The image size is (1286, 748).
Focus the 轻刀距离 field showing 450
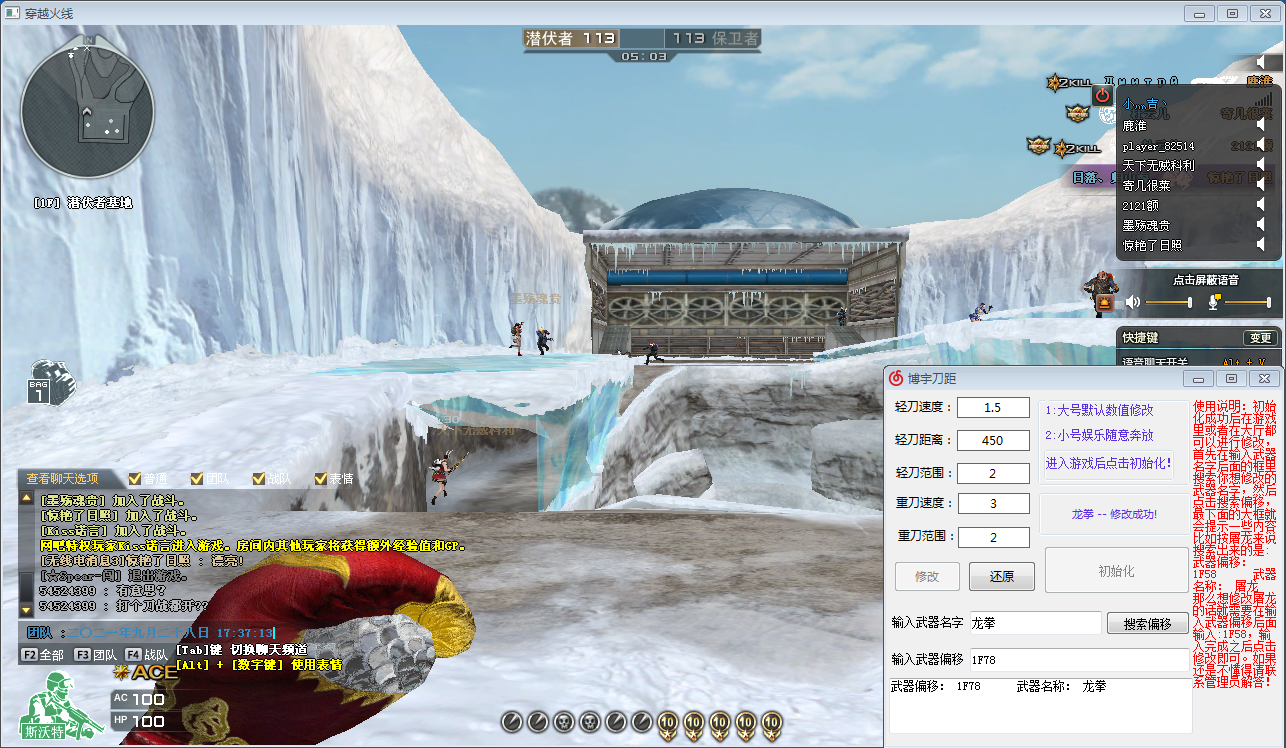(x=993, y=440)
